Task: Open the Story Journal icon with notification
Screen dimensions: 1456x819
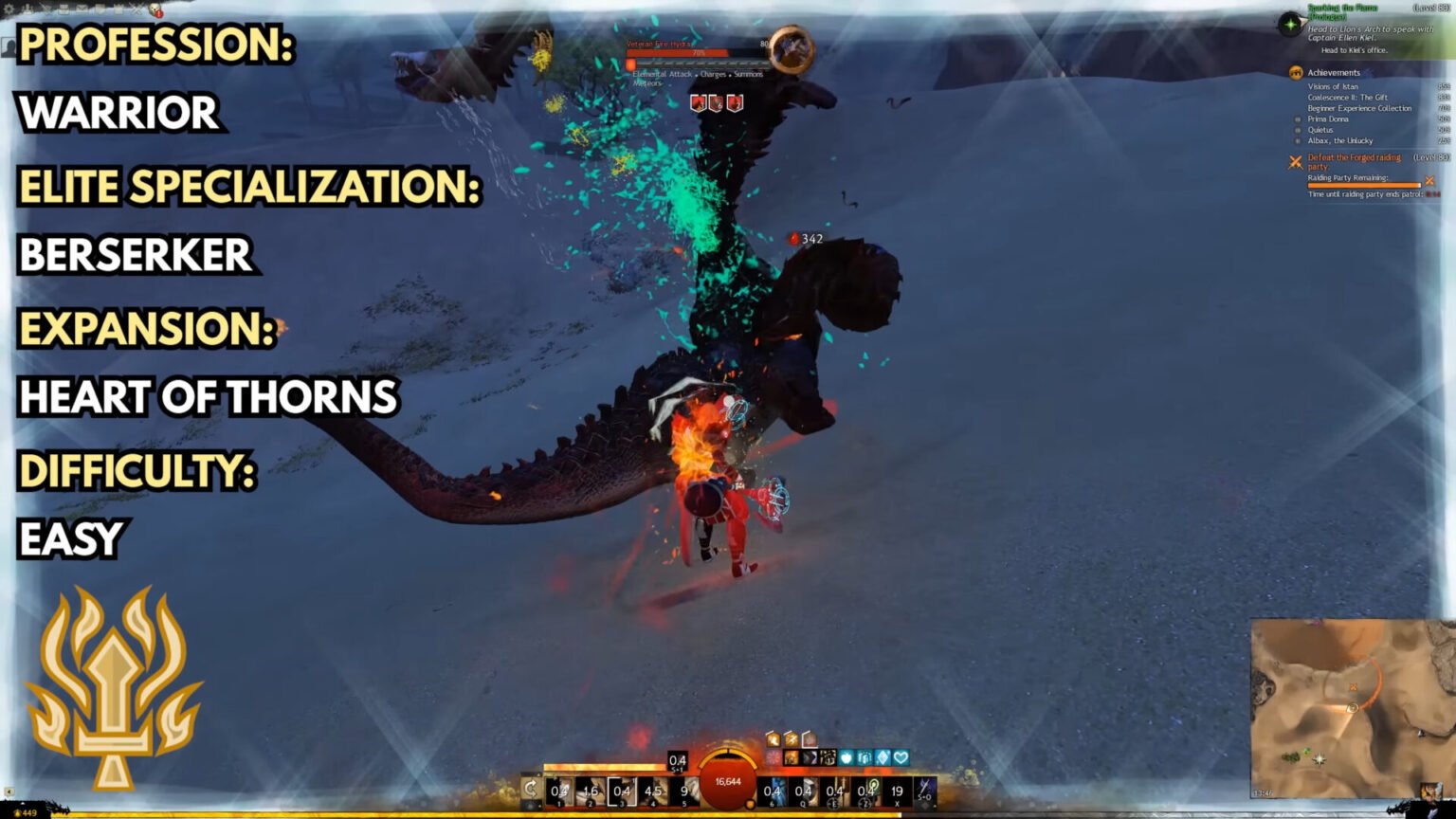Action: [155, 9]
